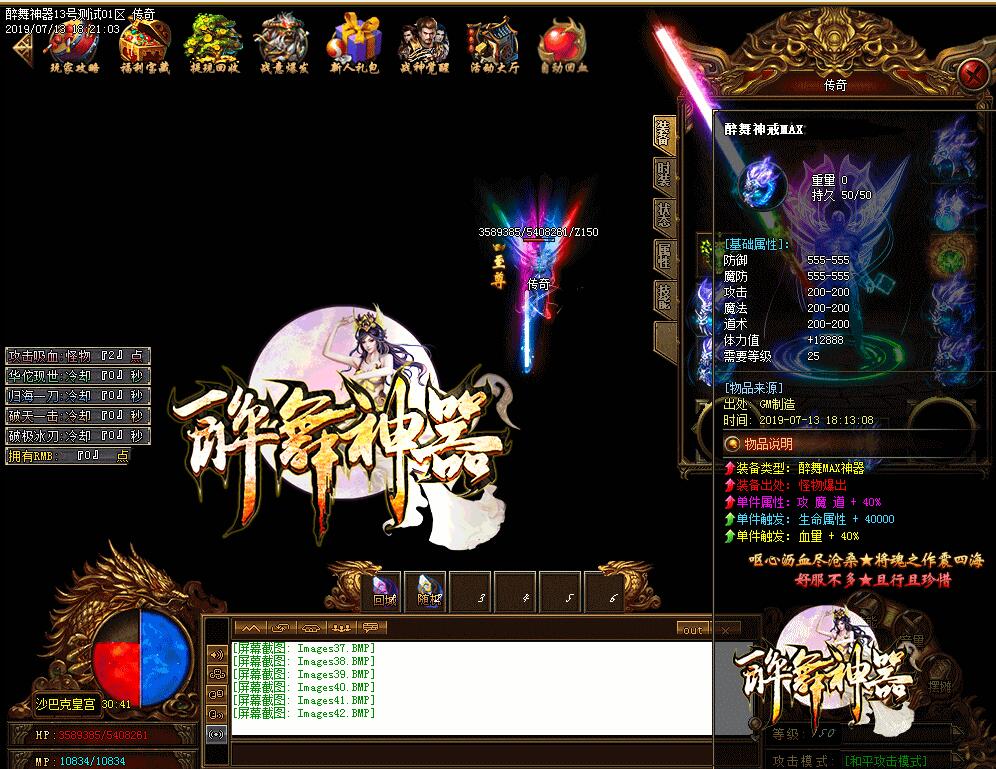Enter the 活动大厅 activity hall
This screenshot has height=769, width=996.
point(494,46)
